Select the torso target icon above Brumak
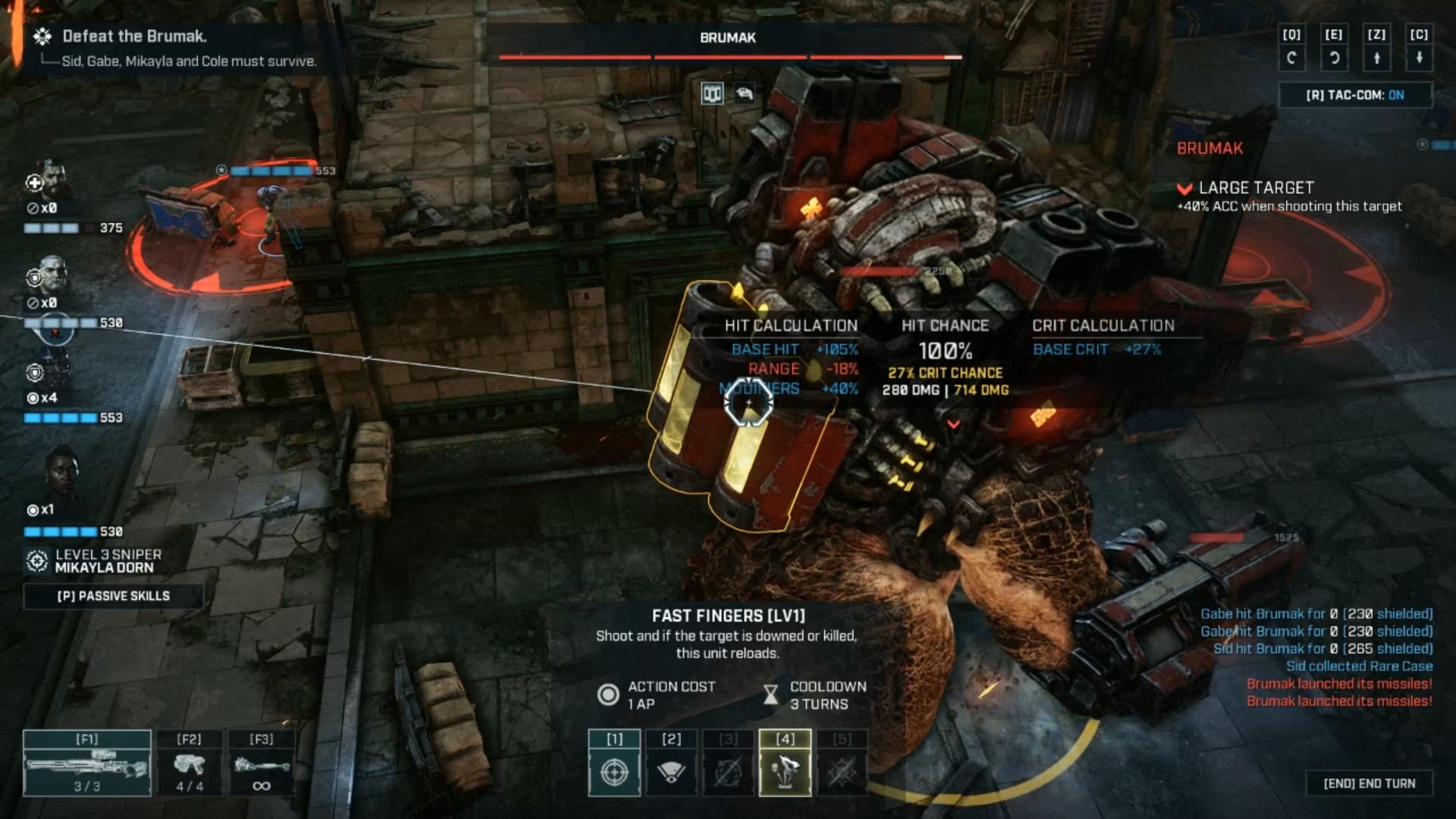The width and height of the screenshot is (1456, 819). (x=711, y=95)
